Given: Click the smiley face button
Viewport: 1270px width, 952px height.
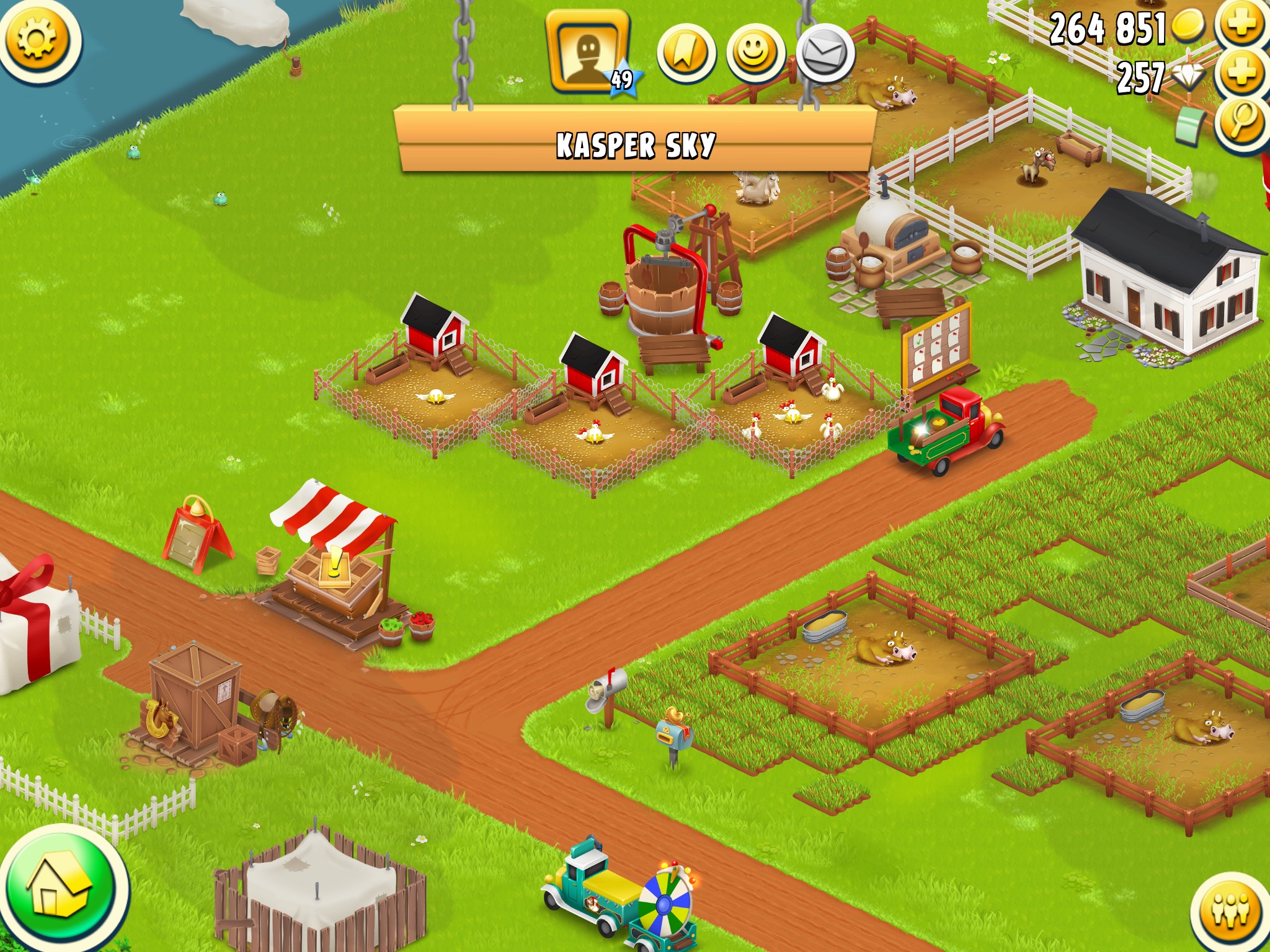Looking at the screenshot, I should (x=755, y=55).
